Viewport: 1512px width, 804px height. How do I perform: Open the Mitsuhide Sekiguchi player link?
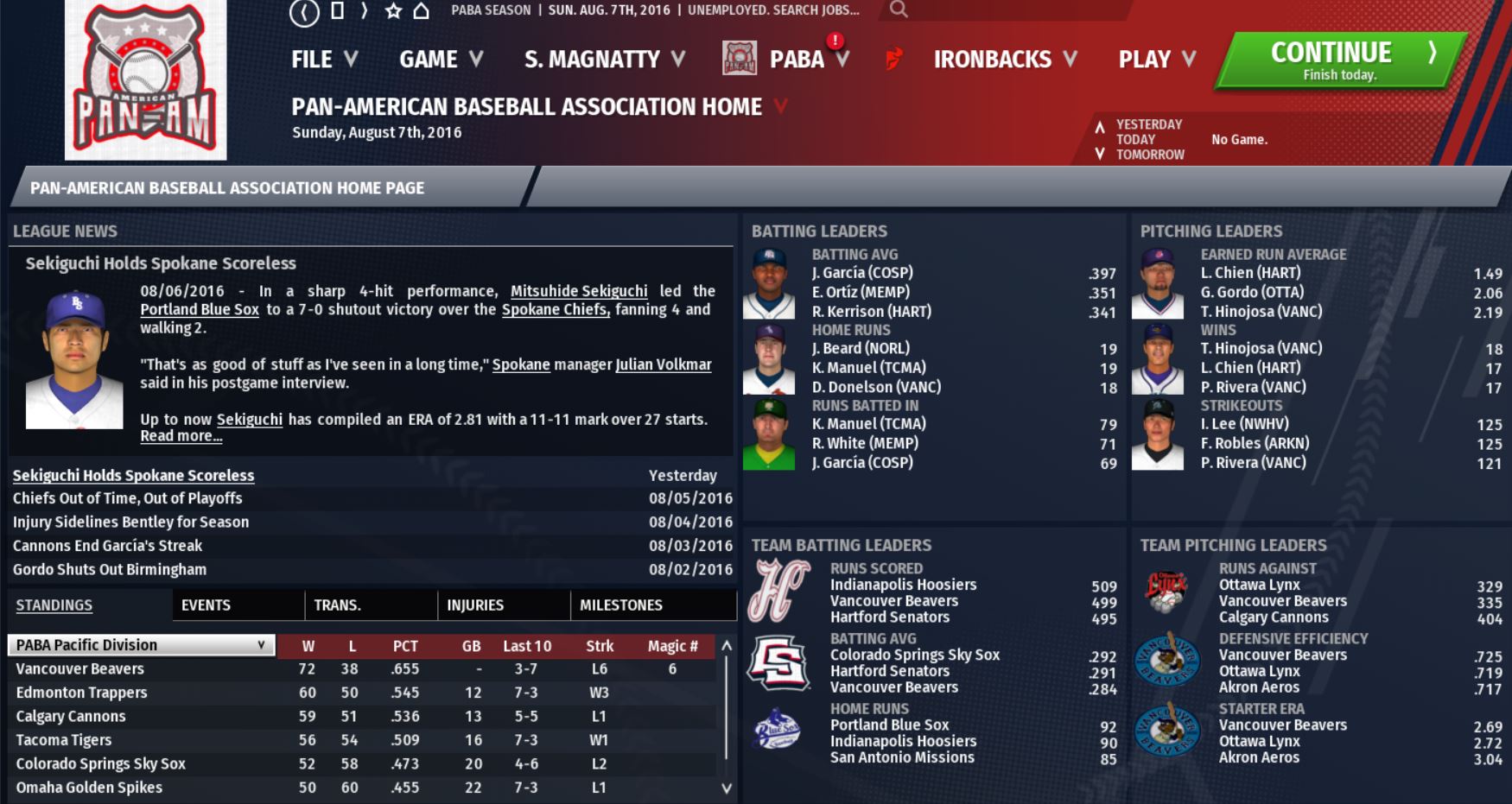coord(578,291)
